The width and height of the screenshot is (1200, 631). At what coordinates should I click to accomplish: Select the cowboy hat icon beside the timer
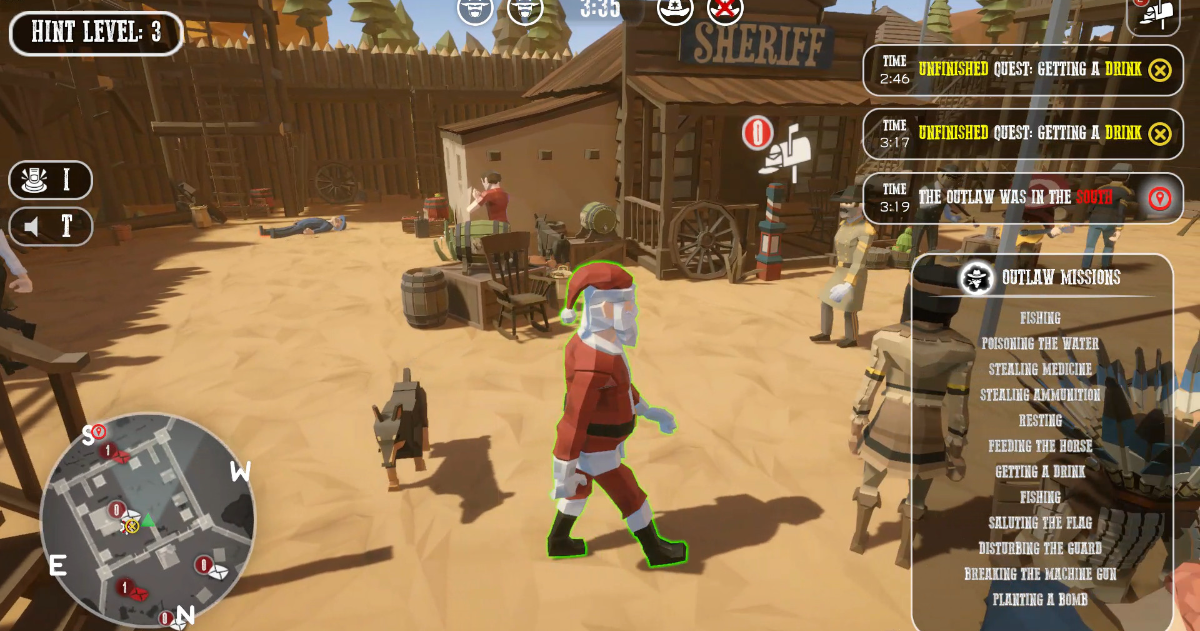675,10
